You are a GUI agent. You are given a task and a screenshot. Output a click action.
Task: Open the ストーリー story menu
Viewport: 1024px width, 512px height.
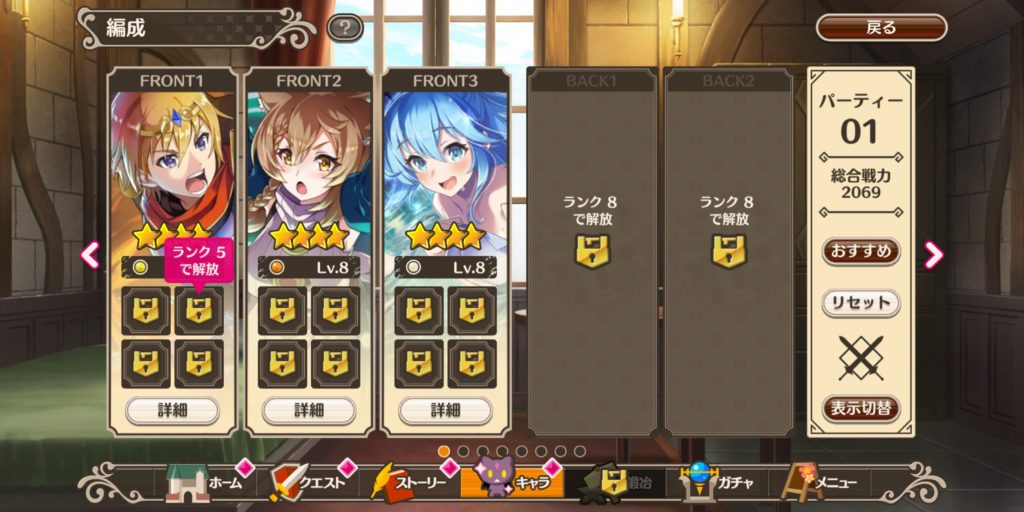pyautogui.click(x=408, y=484)
